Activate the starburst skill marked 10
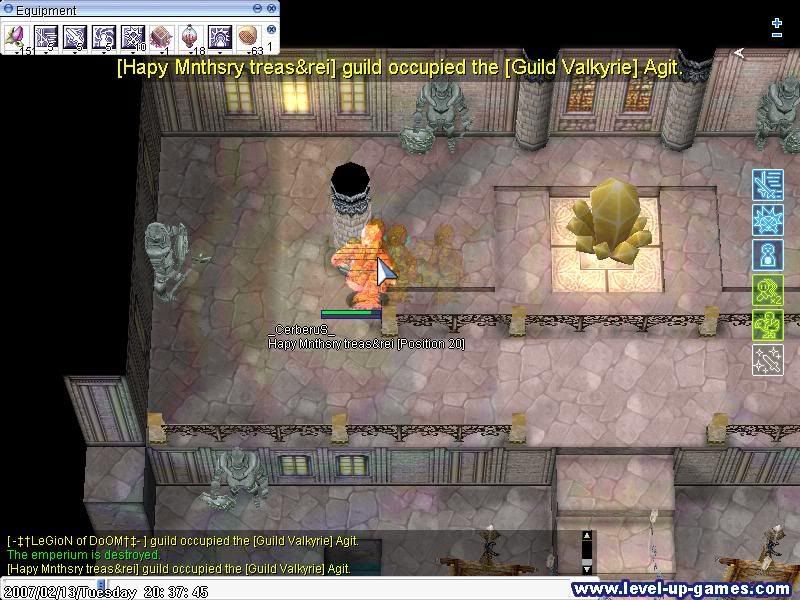Image resolution: width=800 pixels, height=600 pixels. (132, 37)
